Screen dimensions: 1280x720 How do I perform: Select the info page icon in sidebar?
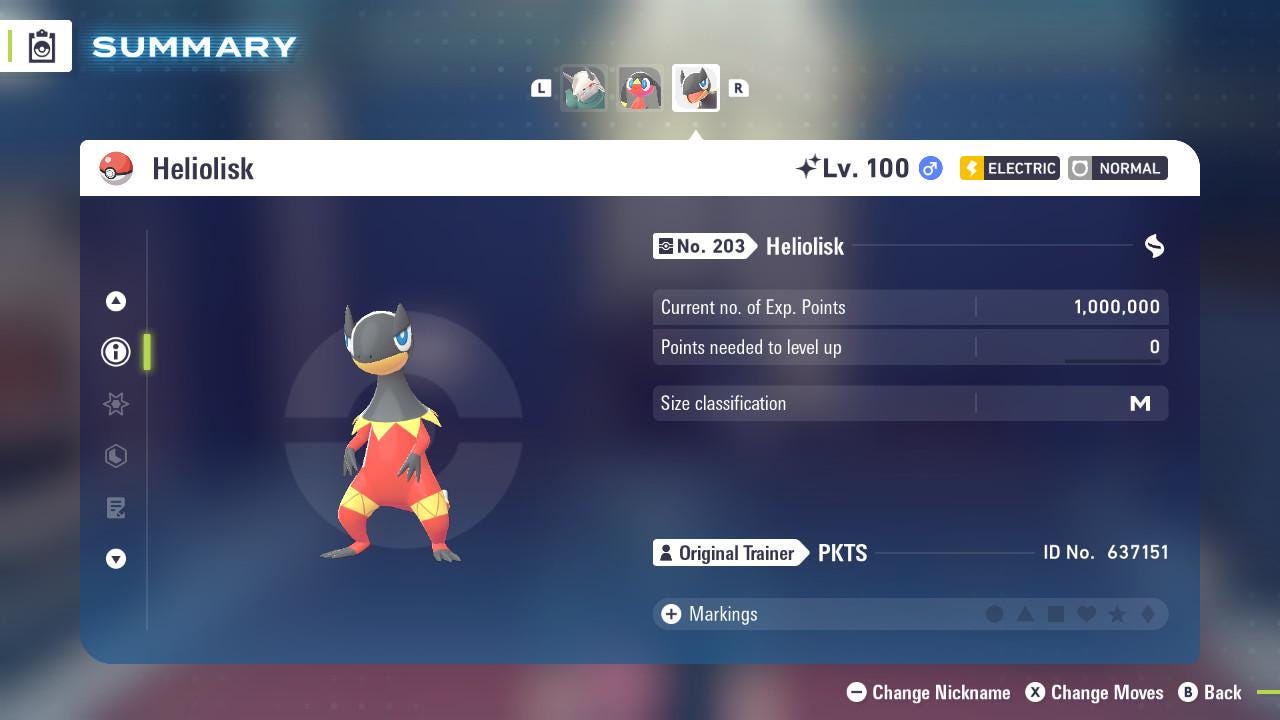115,351
